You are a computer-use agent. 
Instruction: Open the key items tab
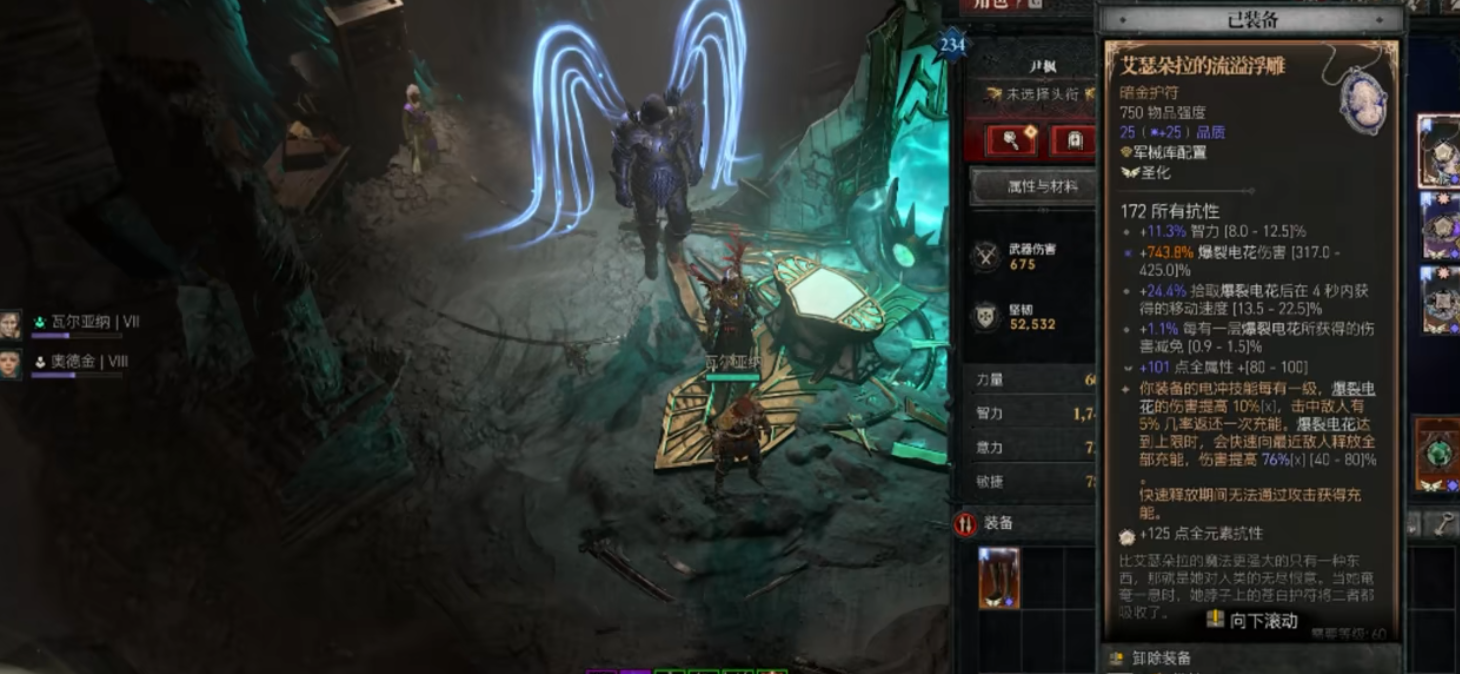click(1444, 524)
